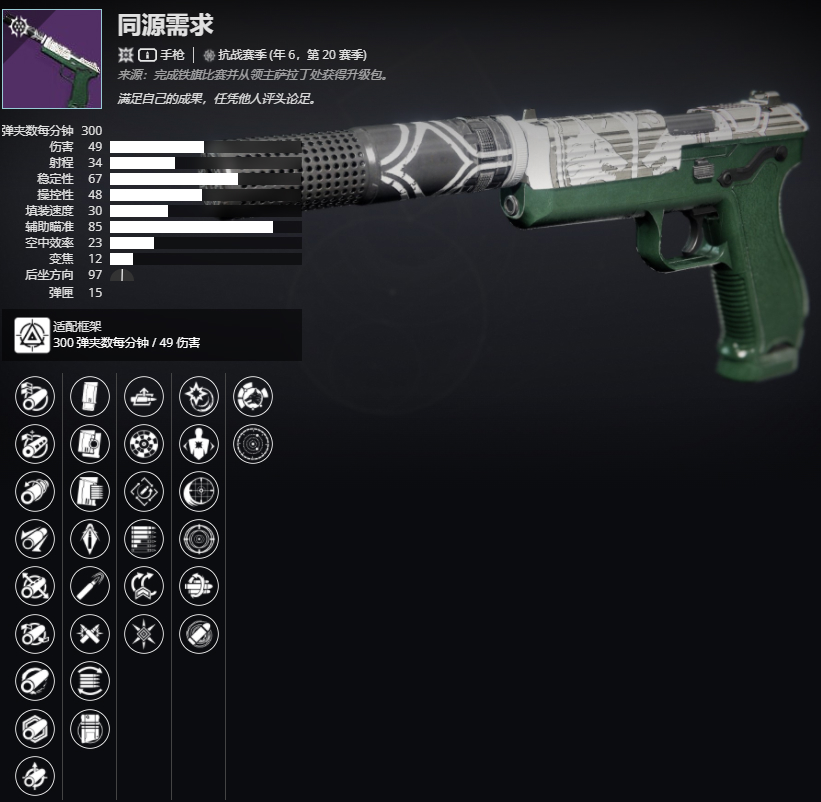
Task: Choose the upward chevron arrows perk
Action: 144,586
